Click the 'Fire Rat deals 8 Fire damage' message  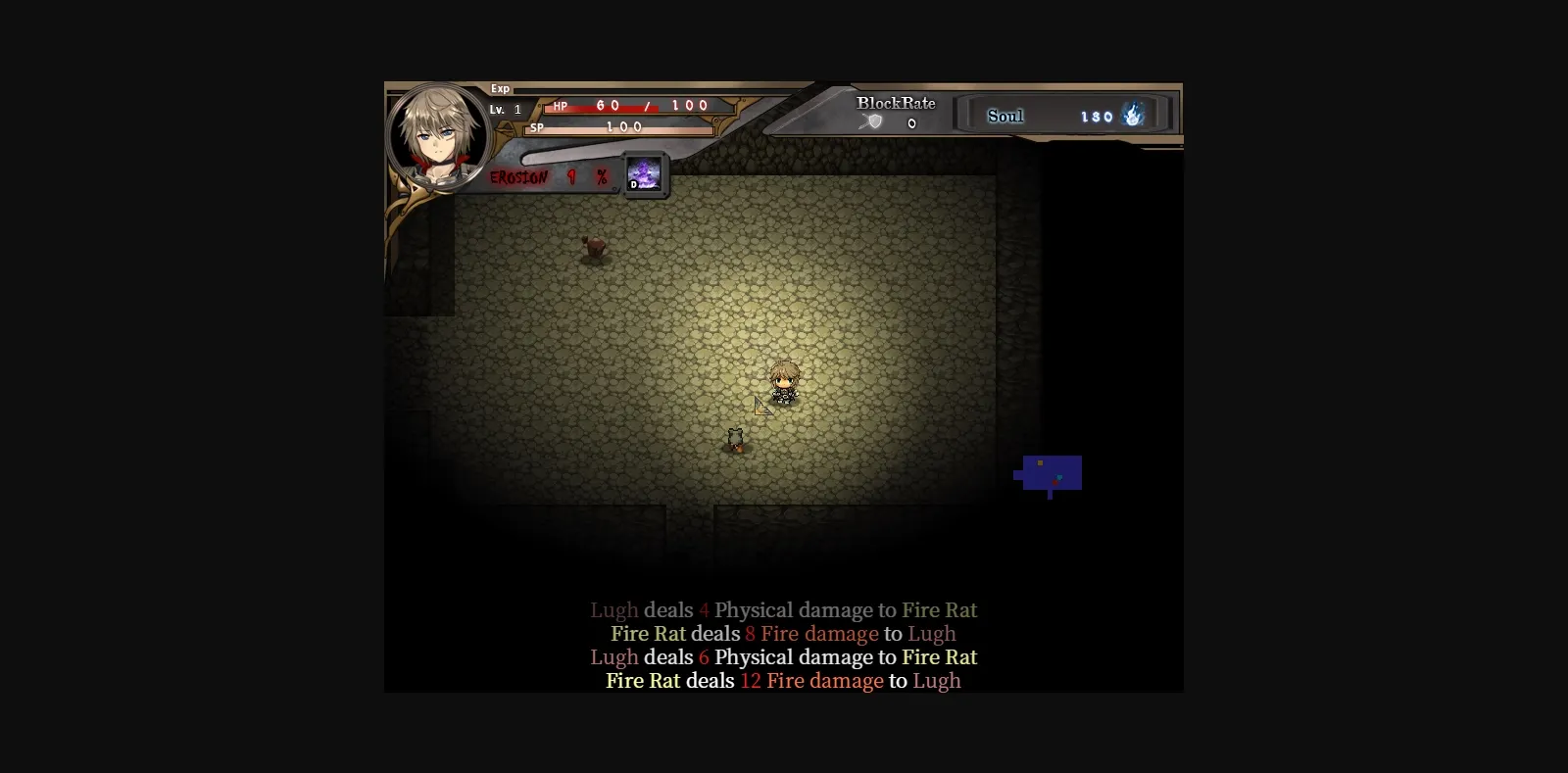(783, 634)
